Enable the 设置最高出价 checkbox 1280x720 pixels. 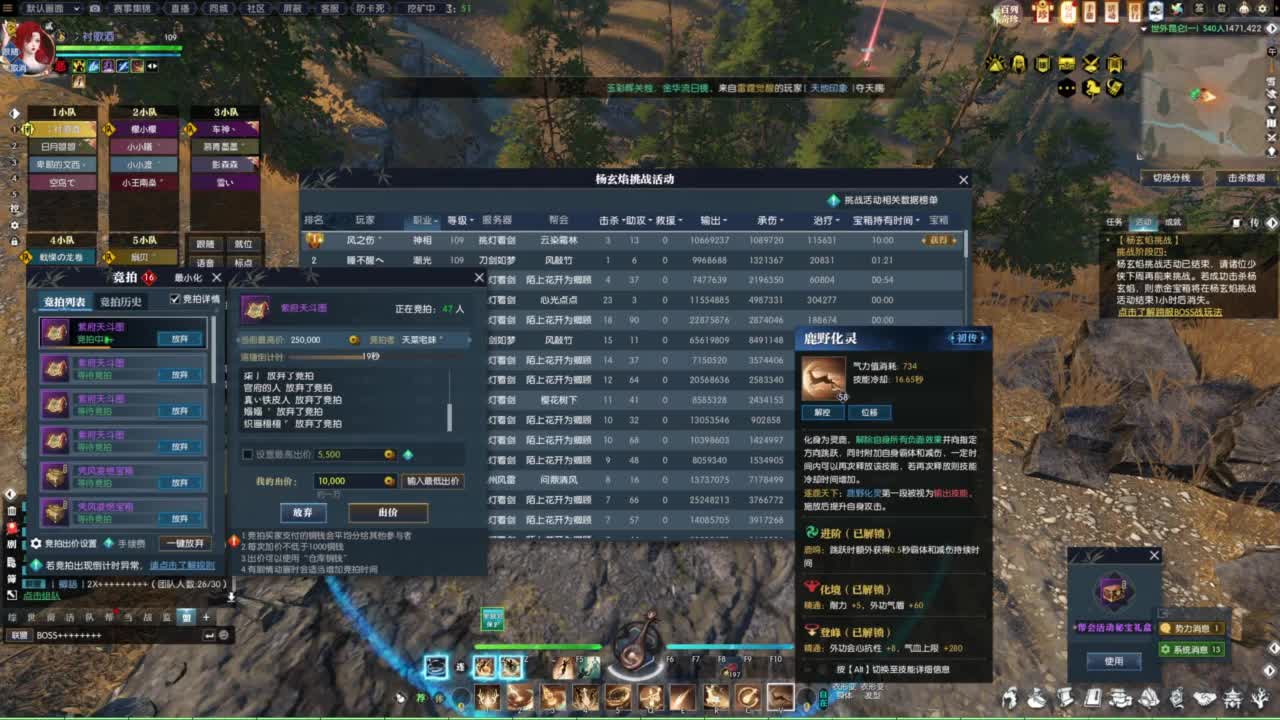tap(248, 455)
